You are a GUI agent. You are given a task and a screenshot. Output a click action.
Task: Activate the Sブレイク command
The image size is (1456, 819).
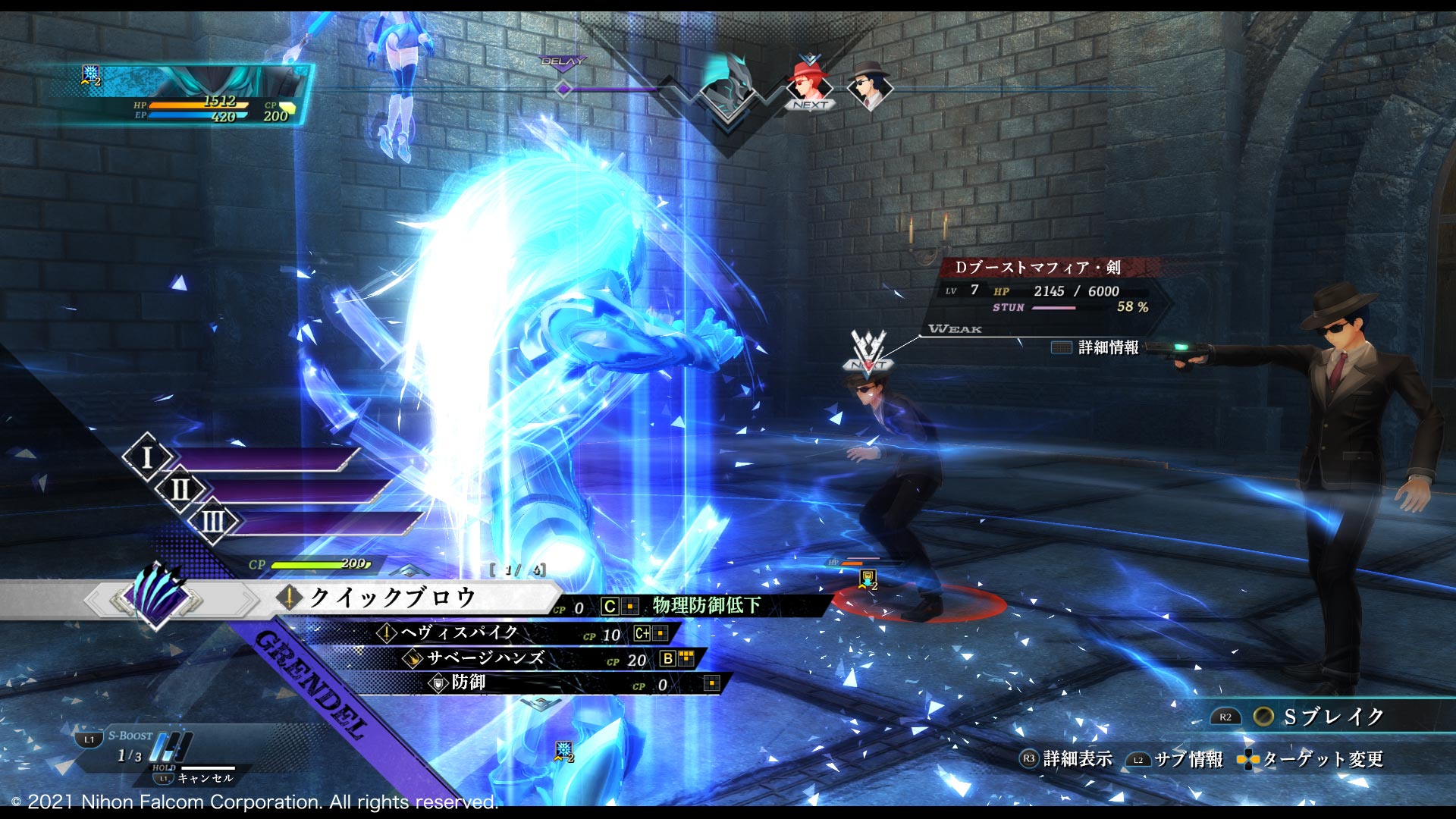click(1332, 717)
